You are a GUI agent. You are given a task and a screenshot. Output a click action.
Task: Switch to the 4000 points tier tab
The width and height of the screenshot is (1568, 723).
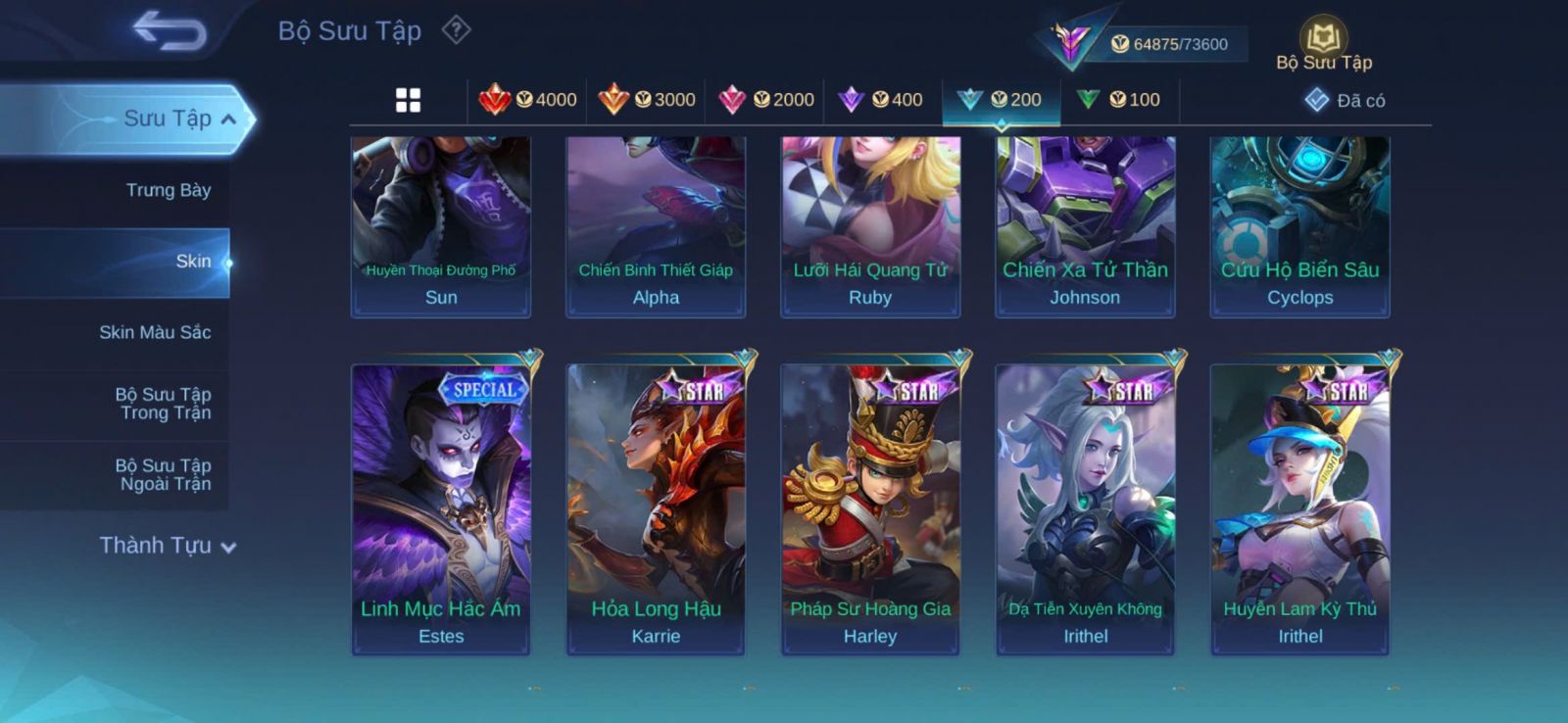528,100
